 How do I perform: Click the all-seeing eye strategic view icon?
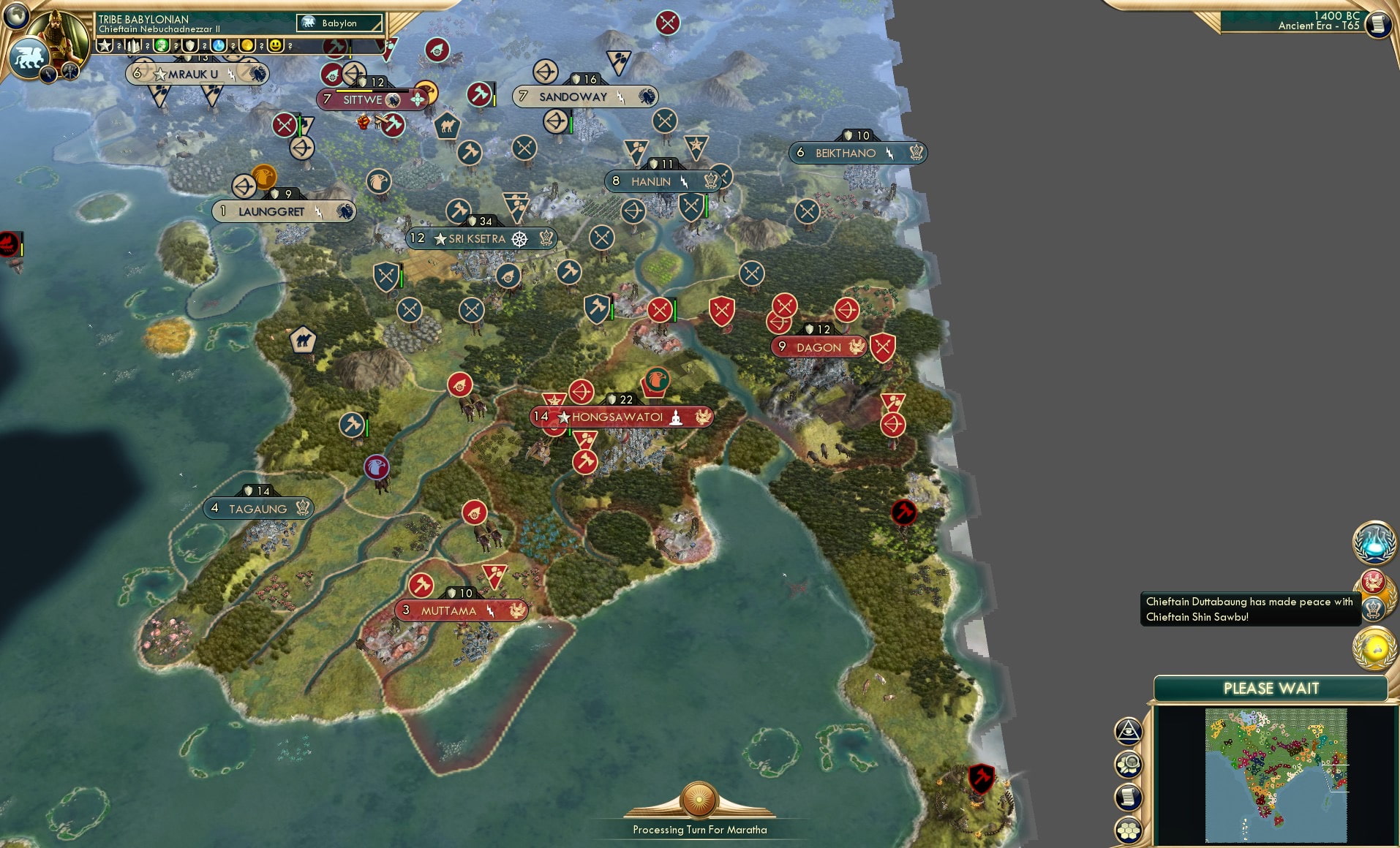1129,730
